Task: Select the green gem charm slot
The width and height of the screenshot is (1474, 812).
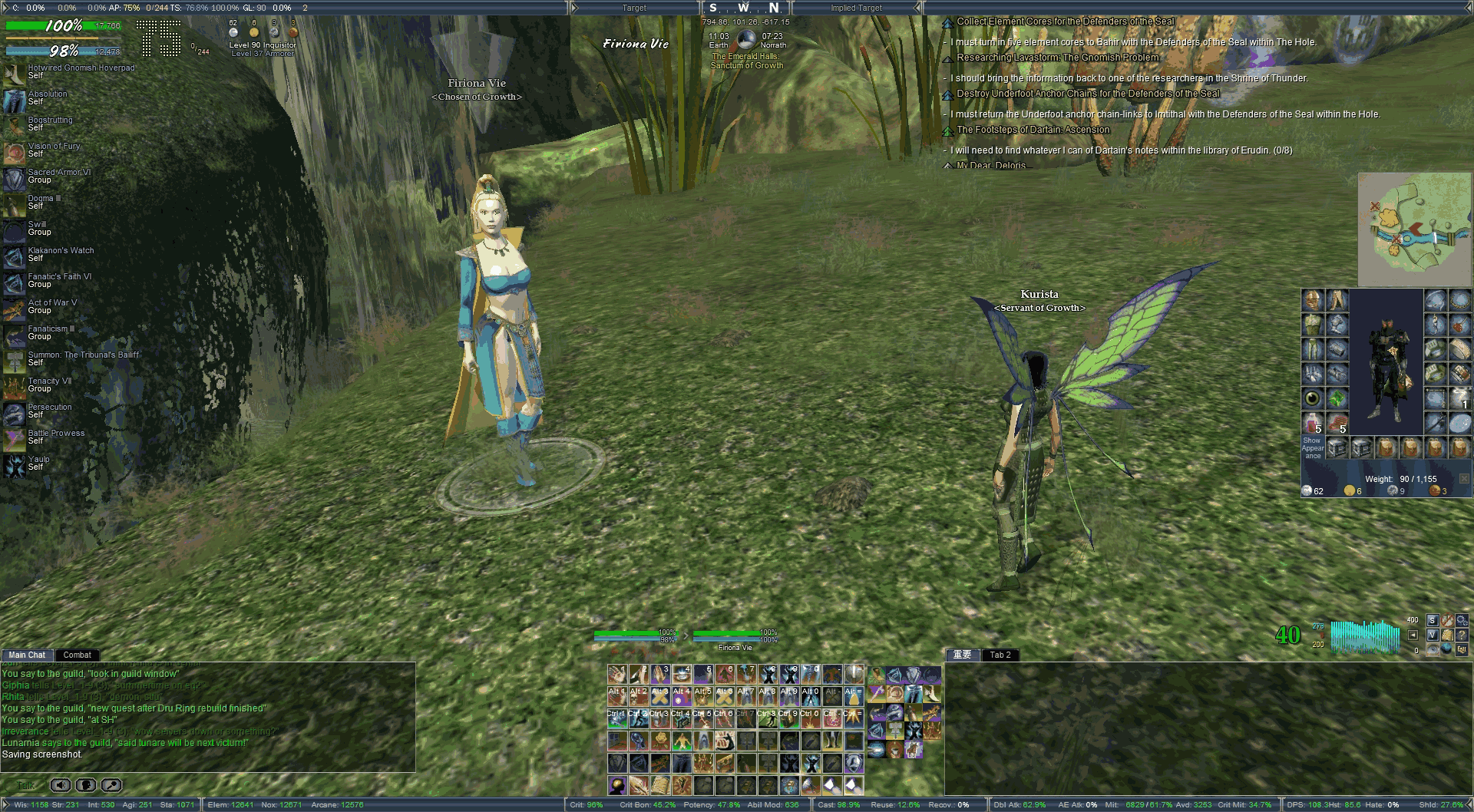Action: (x=1337, y=398)
